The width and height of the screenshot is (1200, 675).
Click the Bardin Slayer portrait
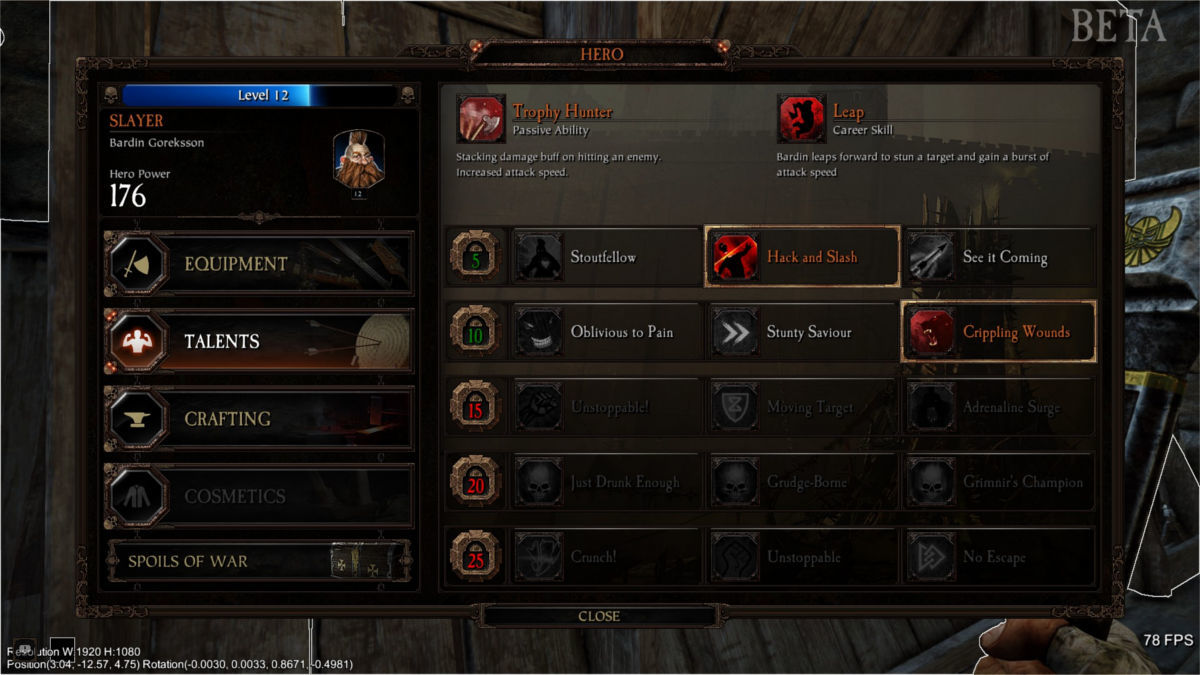[x=359, y=160]
